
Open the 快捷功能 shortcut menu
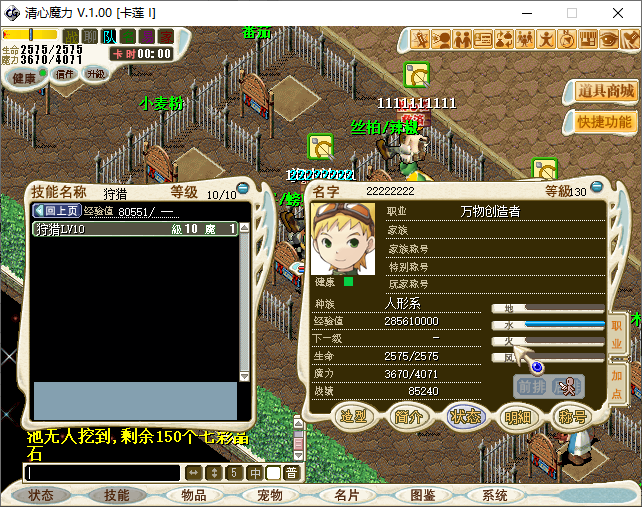pyautogui.click(x=605, y=121)
